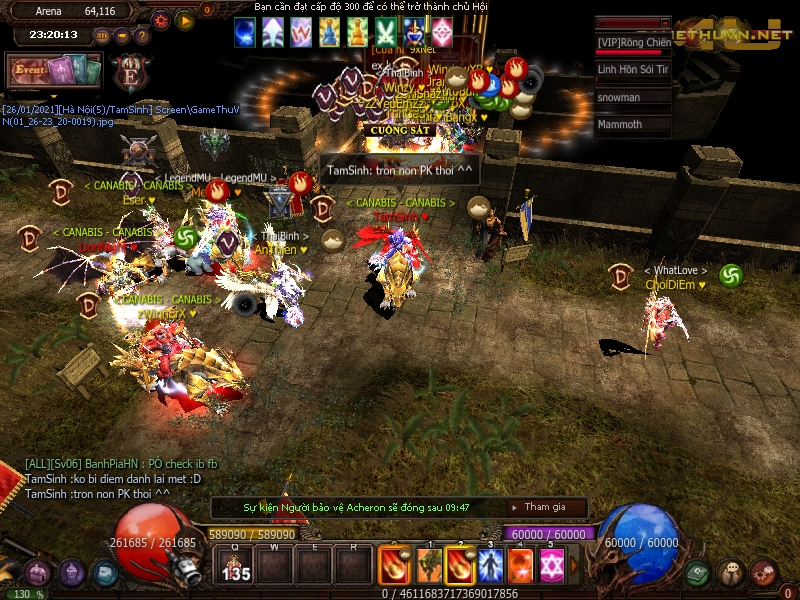The image size is (800, 600).
Task: Toggle the 3D camera button
Action: click(102, 35)
